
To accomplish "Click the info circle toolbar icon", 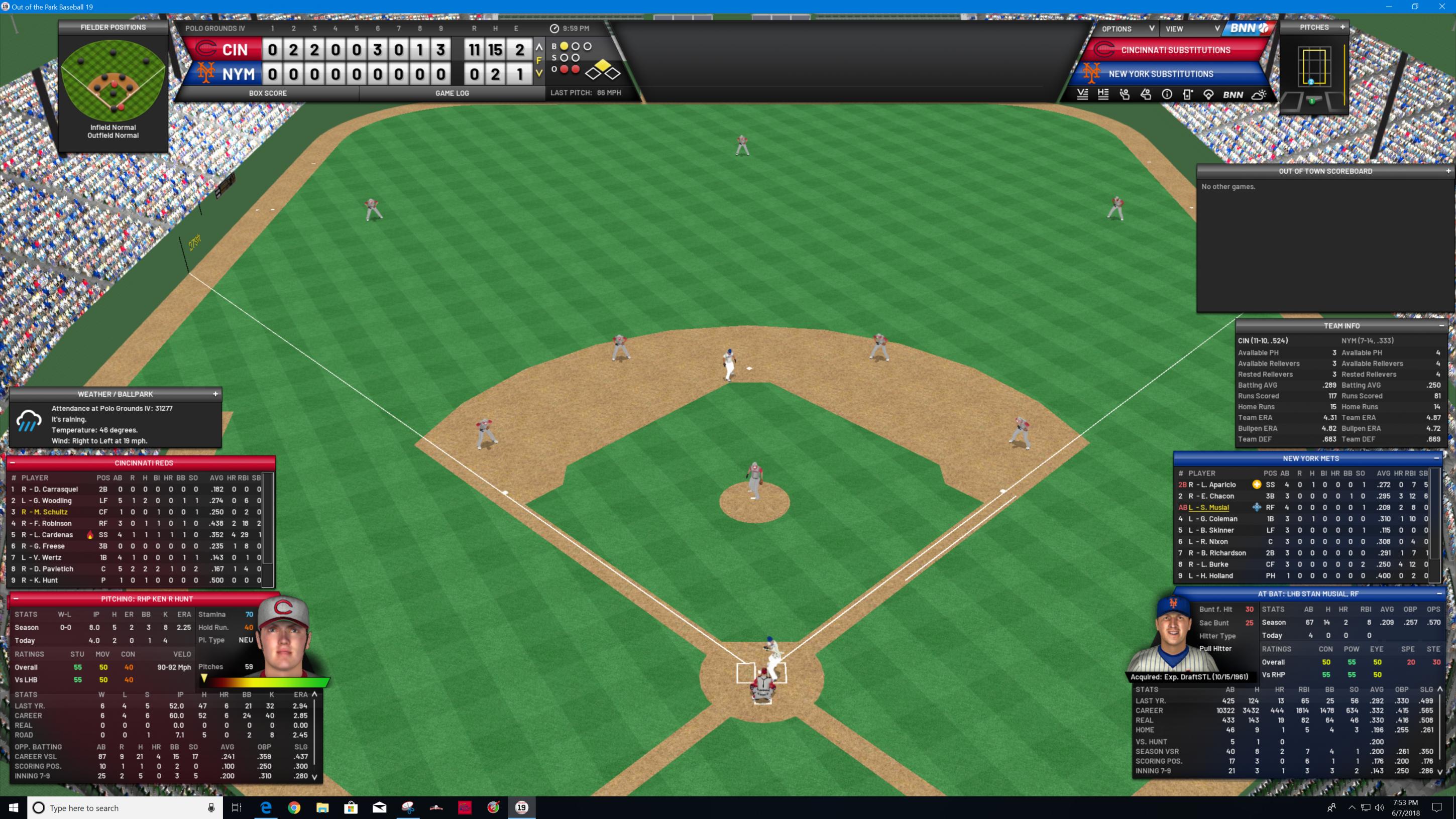I will coord(1167,95).
